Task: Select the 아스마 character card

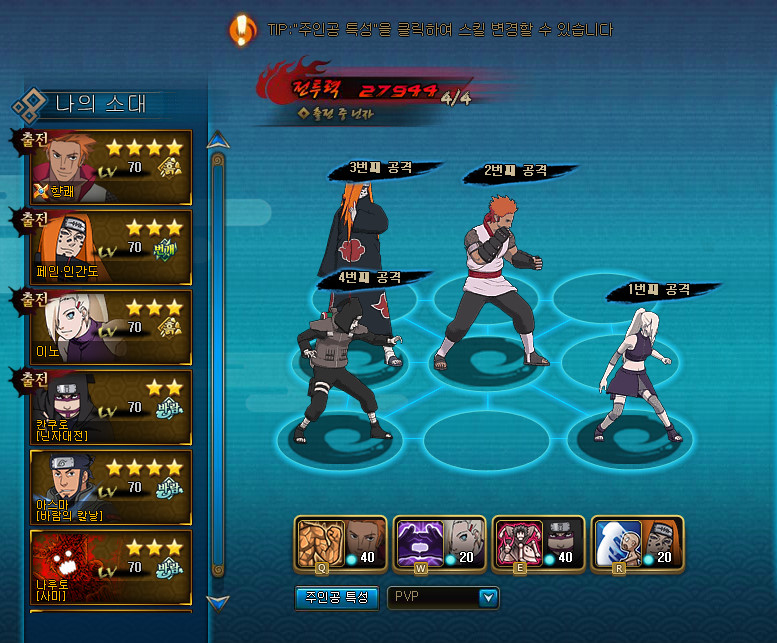Action: click(111, 487)
